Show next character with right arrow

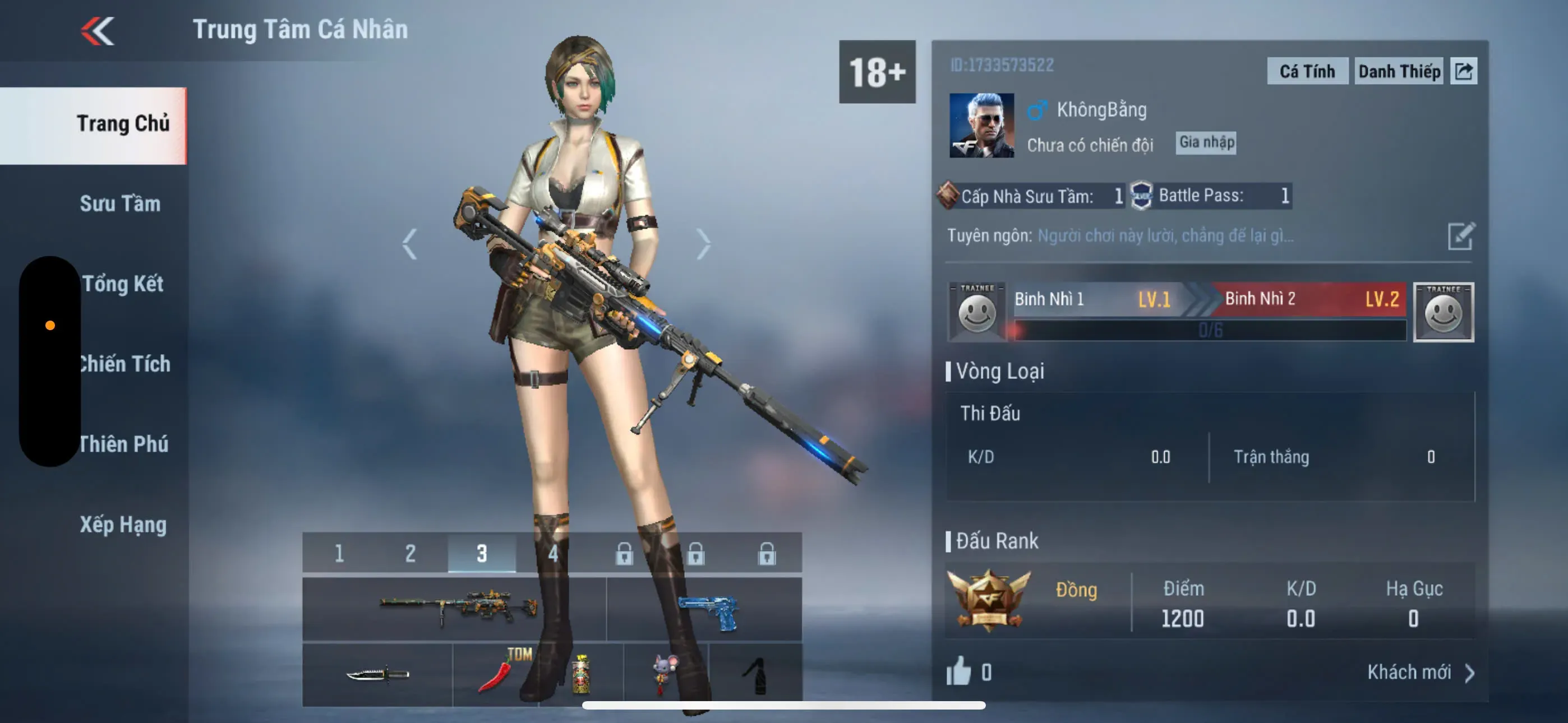[x=704, y=244]
